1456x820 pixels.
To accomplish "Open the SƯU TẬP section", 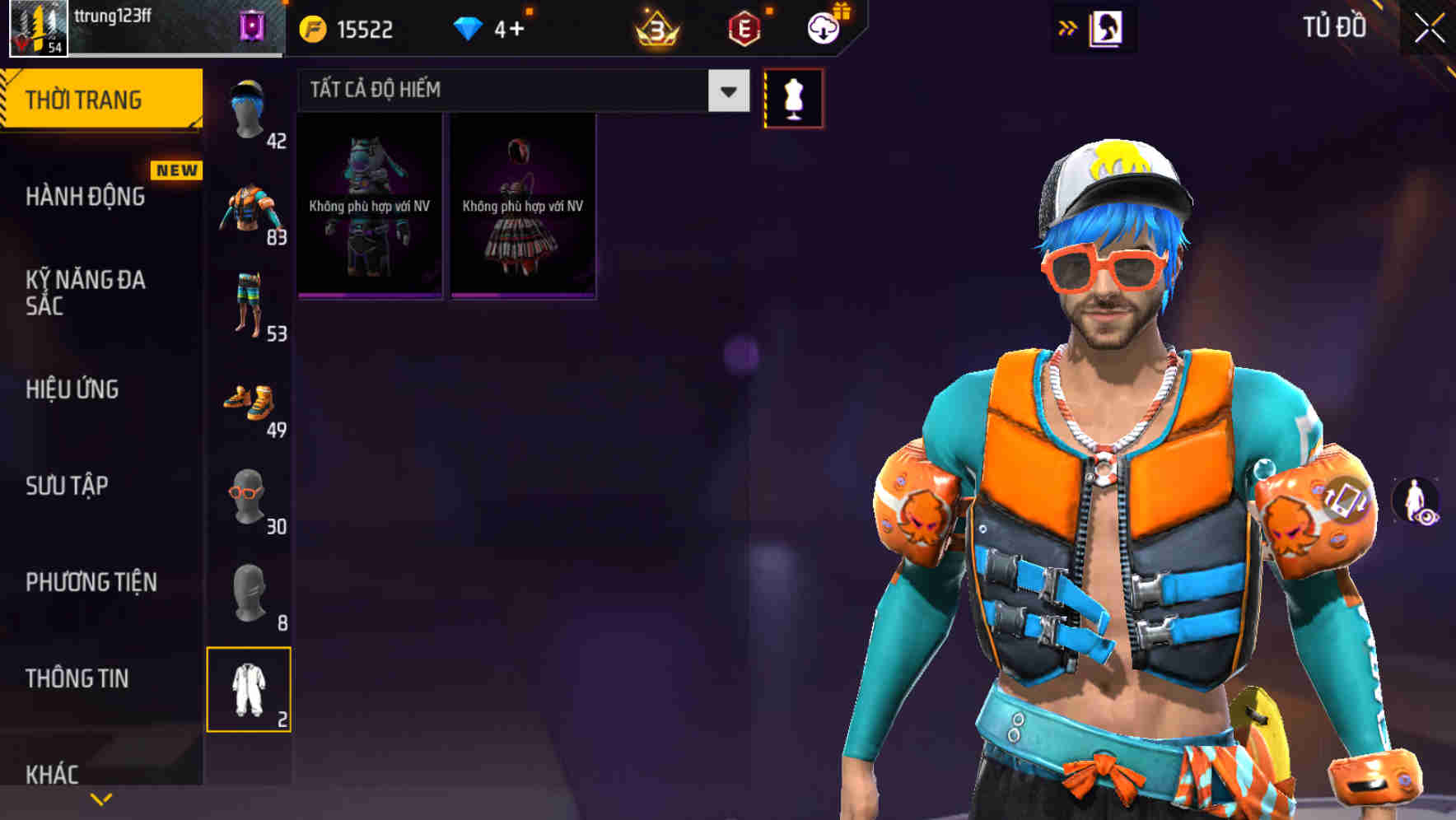I will tap(70, 486).
